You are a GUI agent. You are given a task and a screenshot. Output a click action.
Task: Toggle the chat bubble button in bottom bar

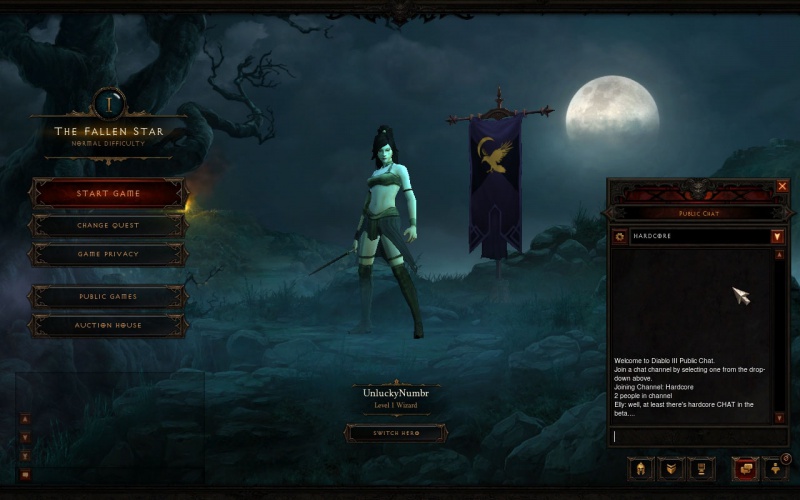pos(744,468)
